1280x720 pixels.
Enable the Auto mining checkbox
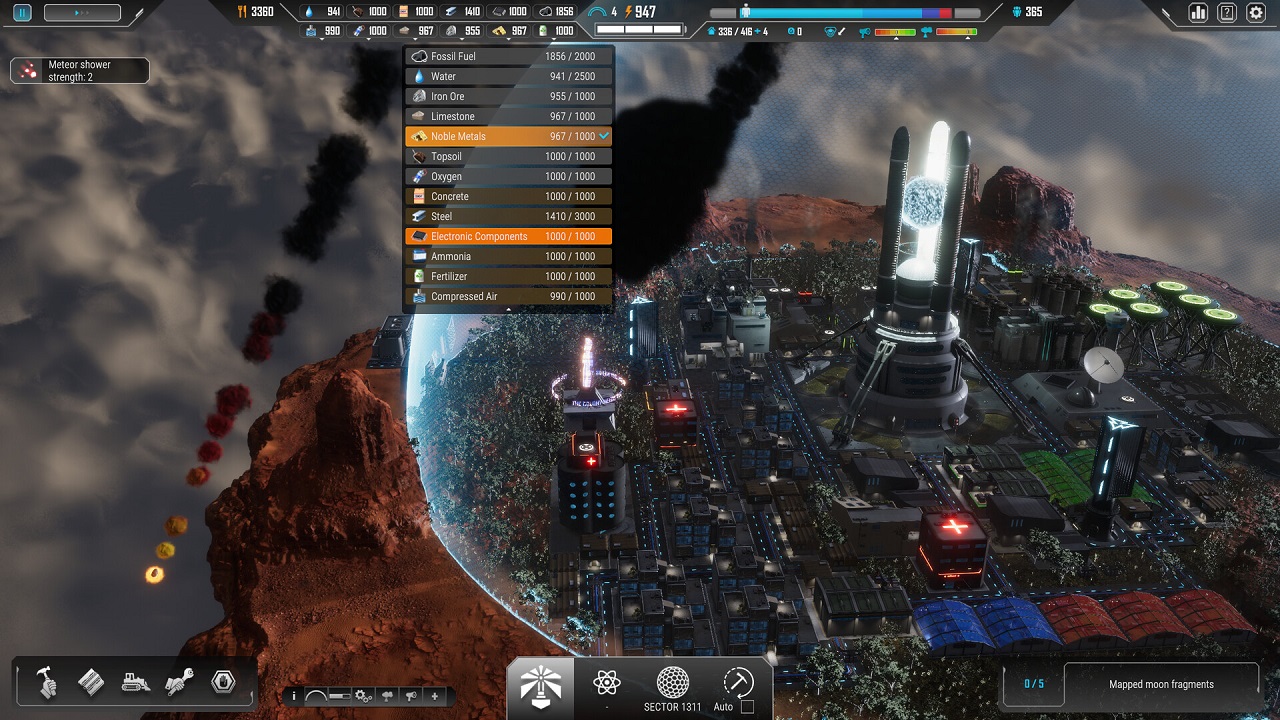747,704
